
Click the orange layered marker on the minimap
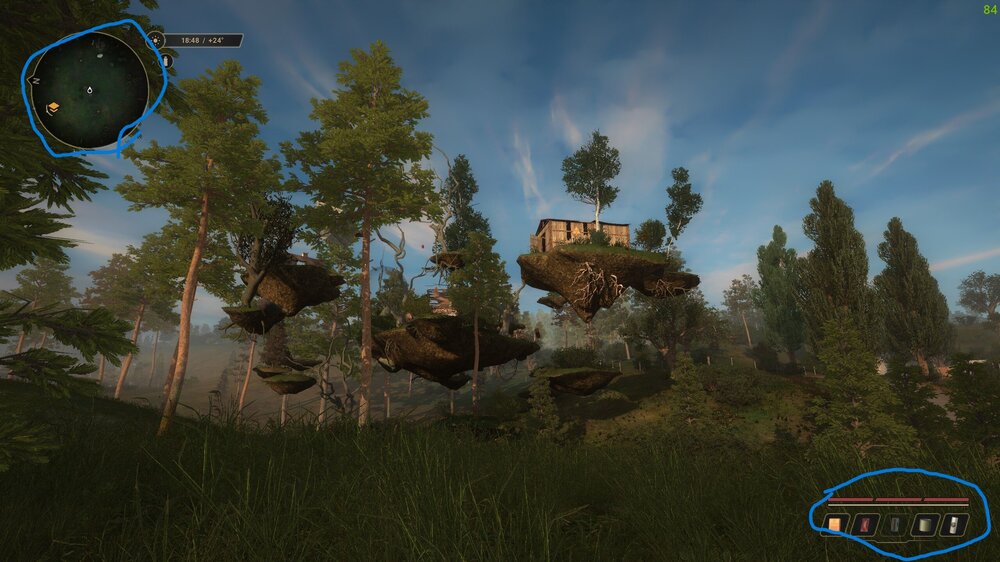click(x=53, y=107)
